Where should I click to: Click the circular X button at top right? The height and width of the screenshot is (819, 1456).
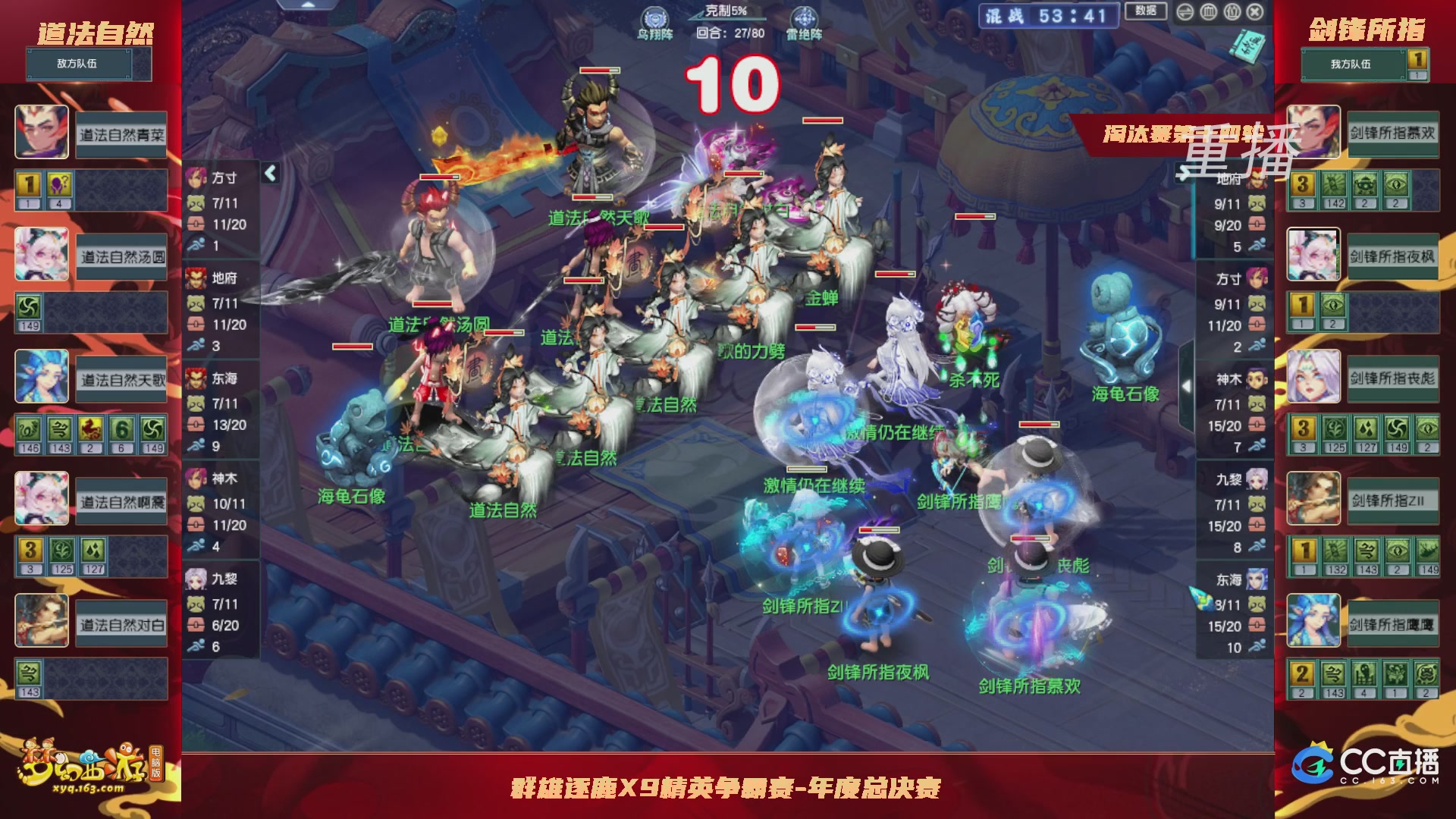tap(1254, 12)
